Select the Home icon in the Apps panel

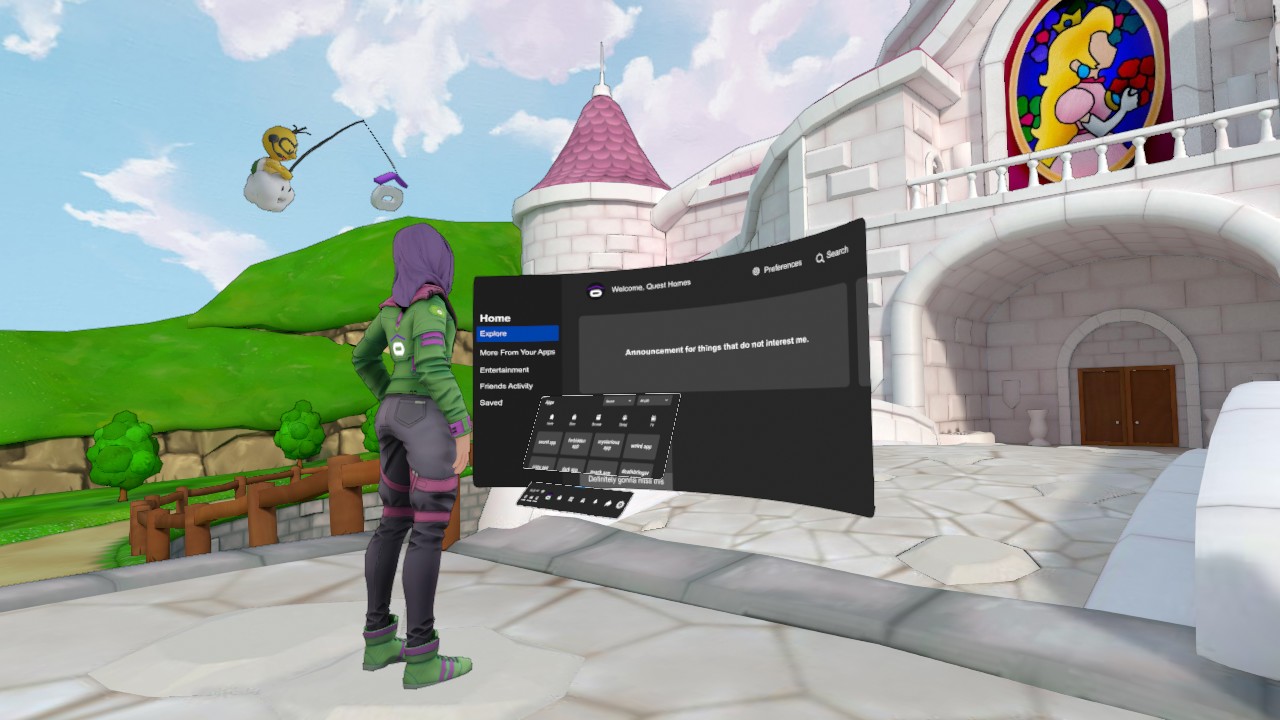551,417
